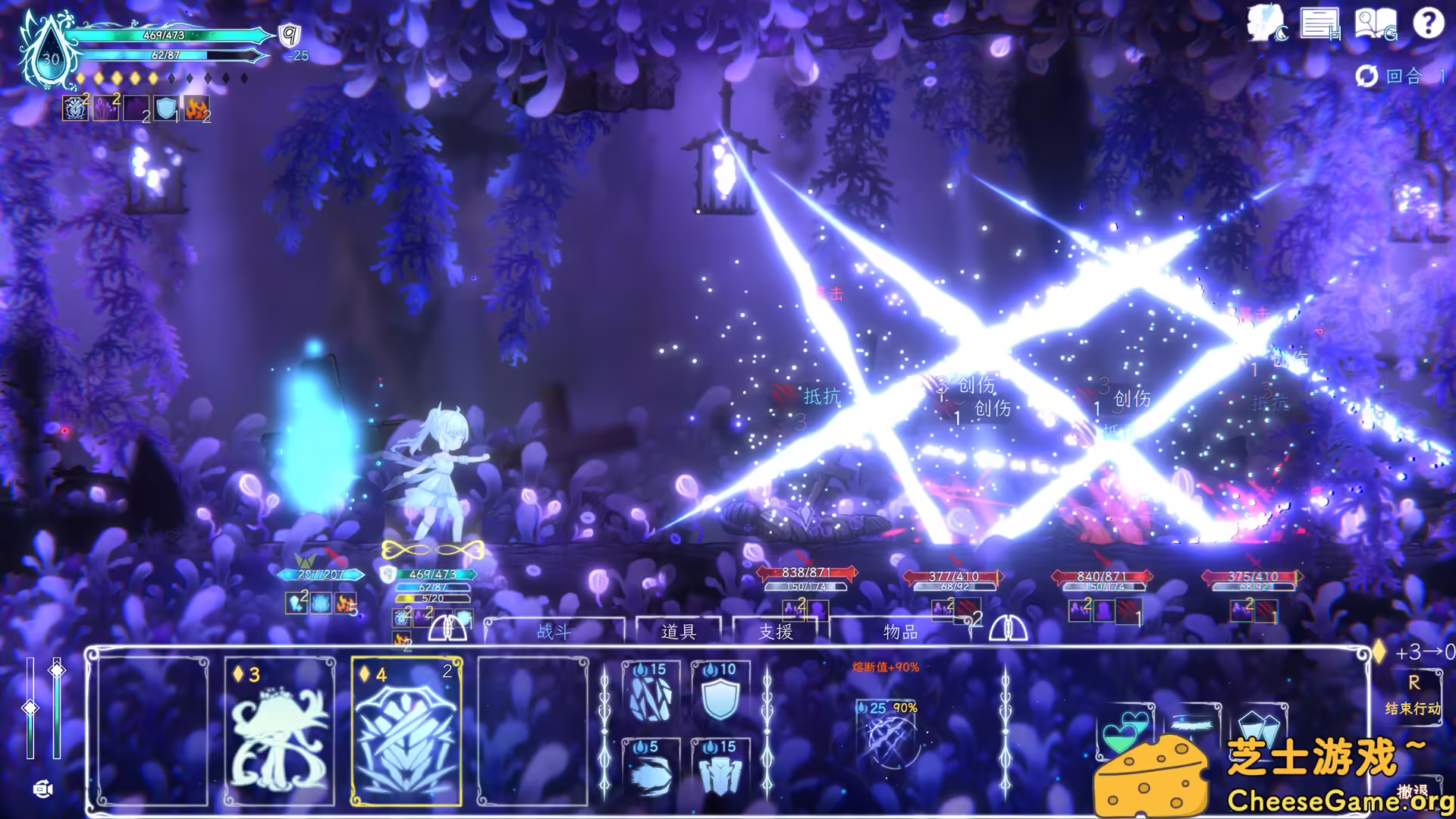Click the turn refresh icon beside 回合 1
Viewport: 1456px width, 819px height.
[1367, 76]
